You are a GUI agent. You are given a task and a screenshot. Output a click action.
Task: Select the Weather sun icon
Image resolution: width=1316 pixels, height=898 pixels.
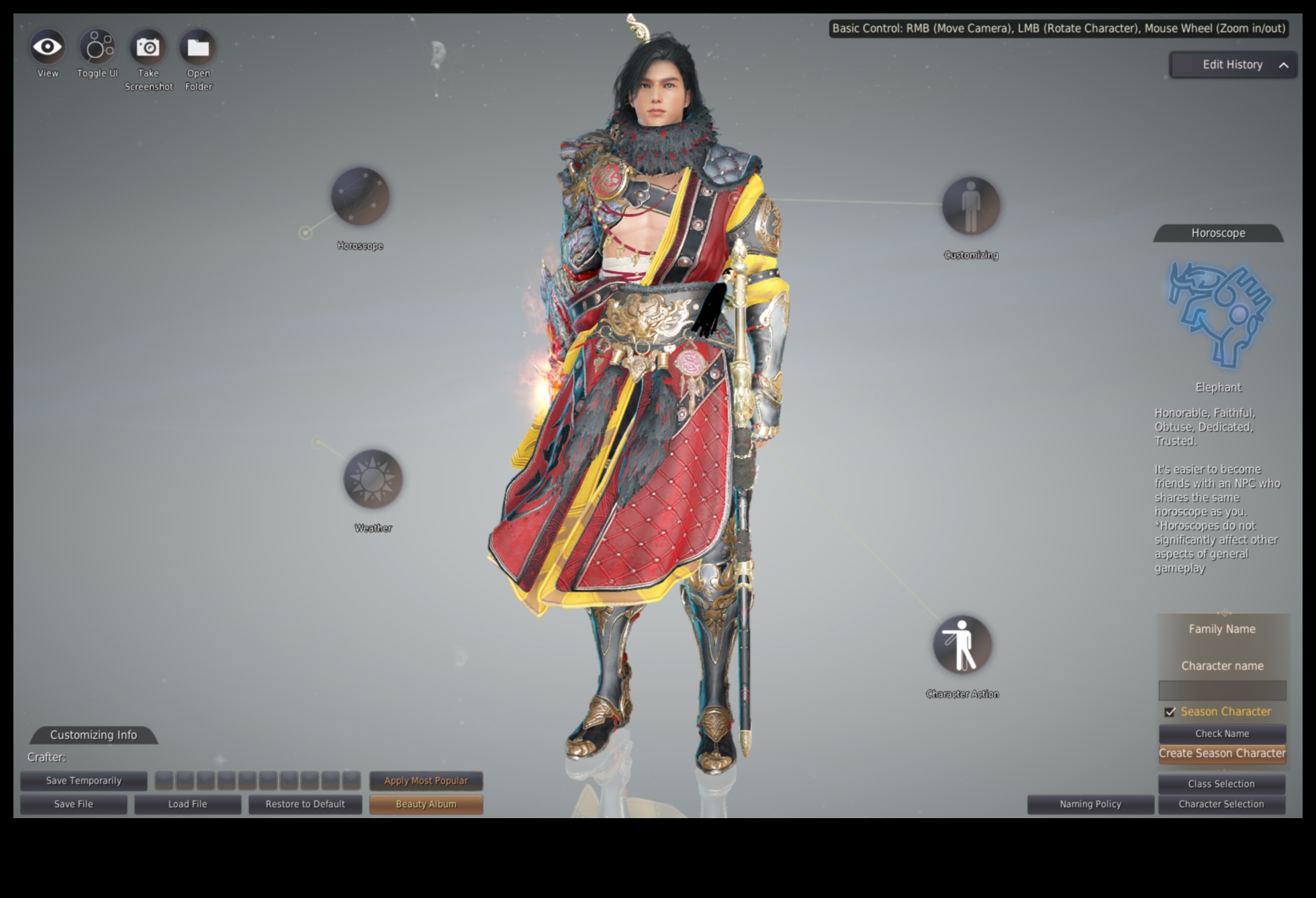pos(373,479)
